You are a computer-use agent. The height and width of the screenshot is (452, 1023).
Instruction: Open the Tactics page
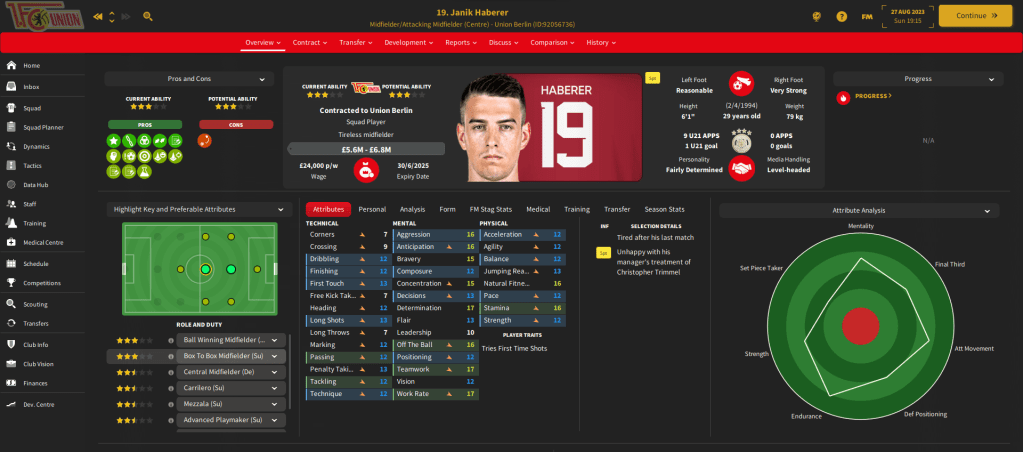click(x=32, y=166)
